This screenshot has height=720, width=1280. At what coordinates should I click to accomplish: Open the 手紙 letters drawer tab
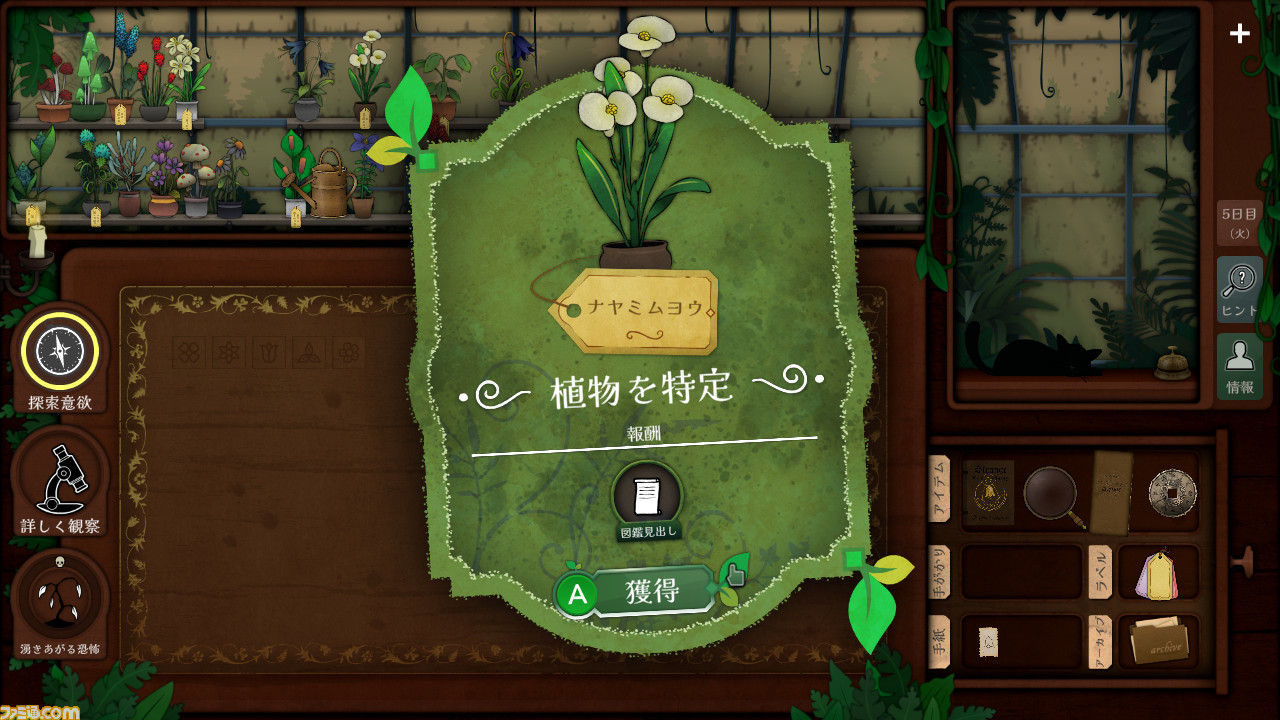pyautogui.click(x=940, y=640)
